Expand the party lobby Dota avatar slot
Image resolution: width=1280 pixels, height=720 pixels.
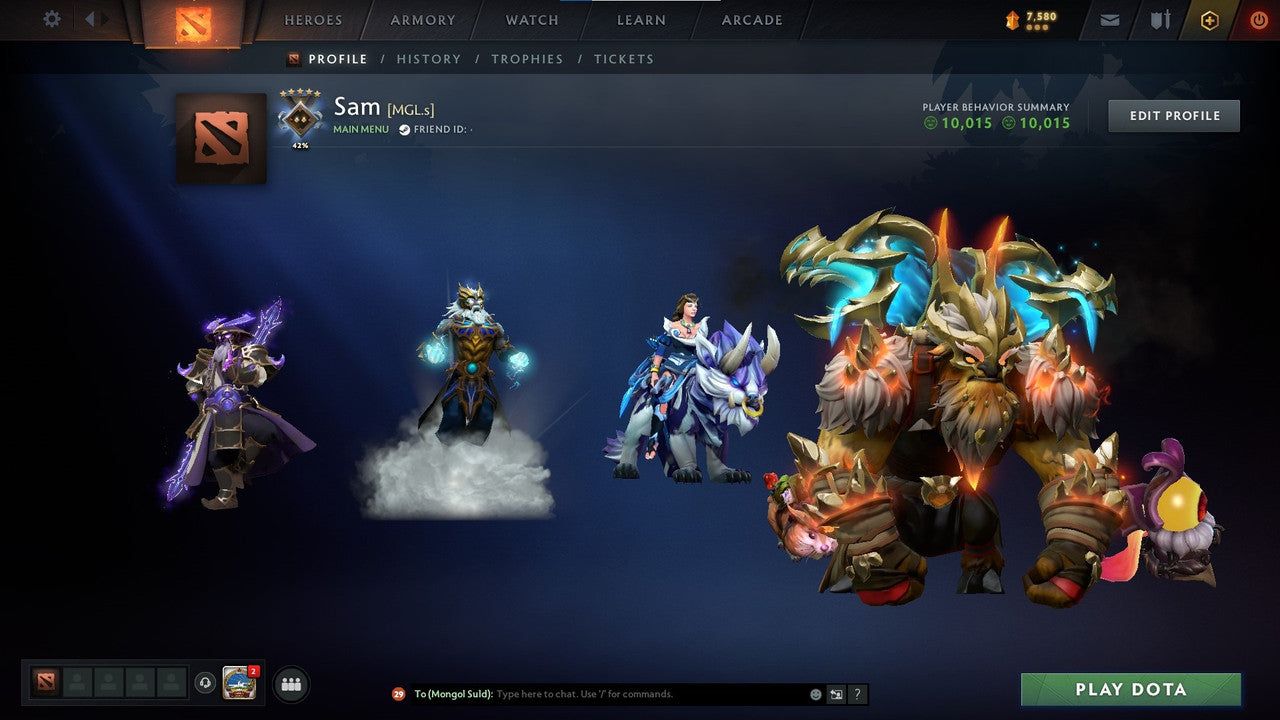[44, 684]
